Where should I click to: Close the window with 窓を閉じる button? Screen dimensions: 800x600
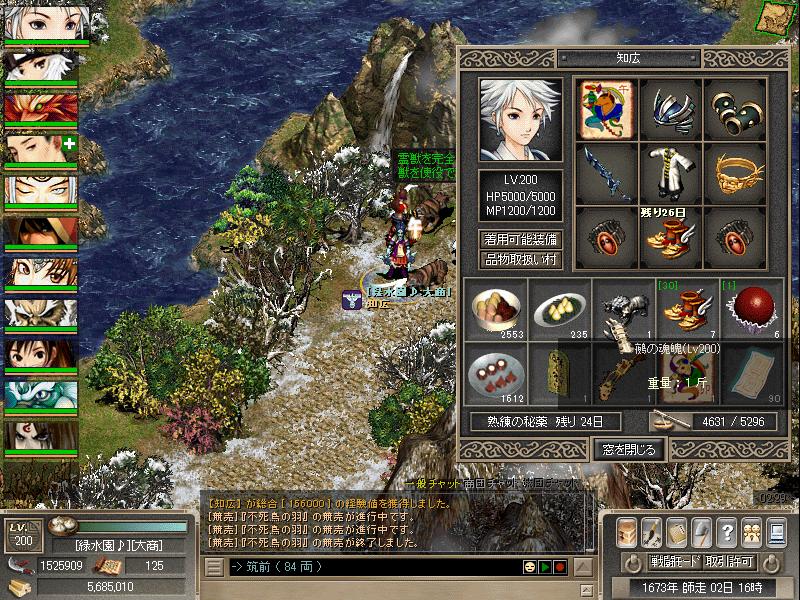click(x=626, y=450)
